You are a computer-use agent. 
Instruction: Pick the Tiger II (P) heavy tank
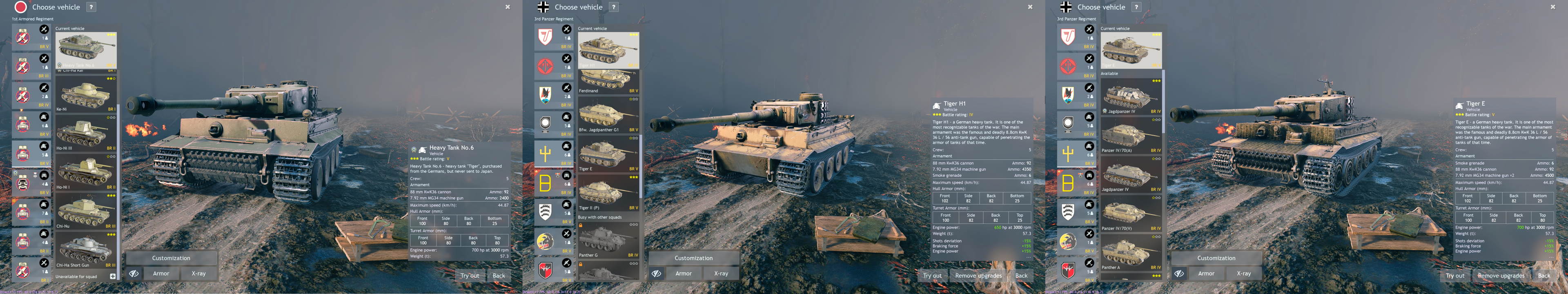608,194
